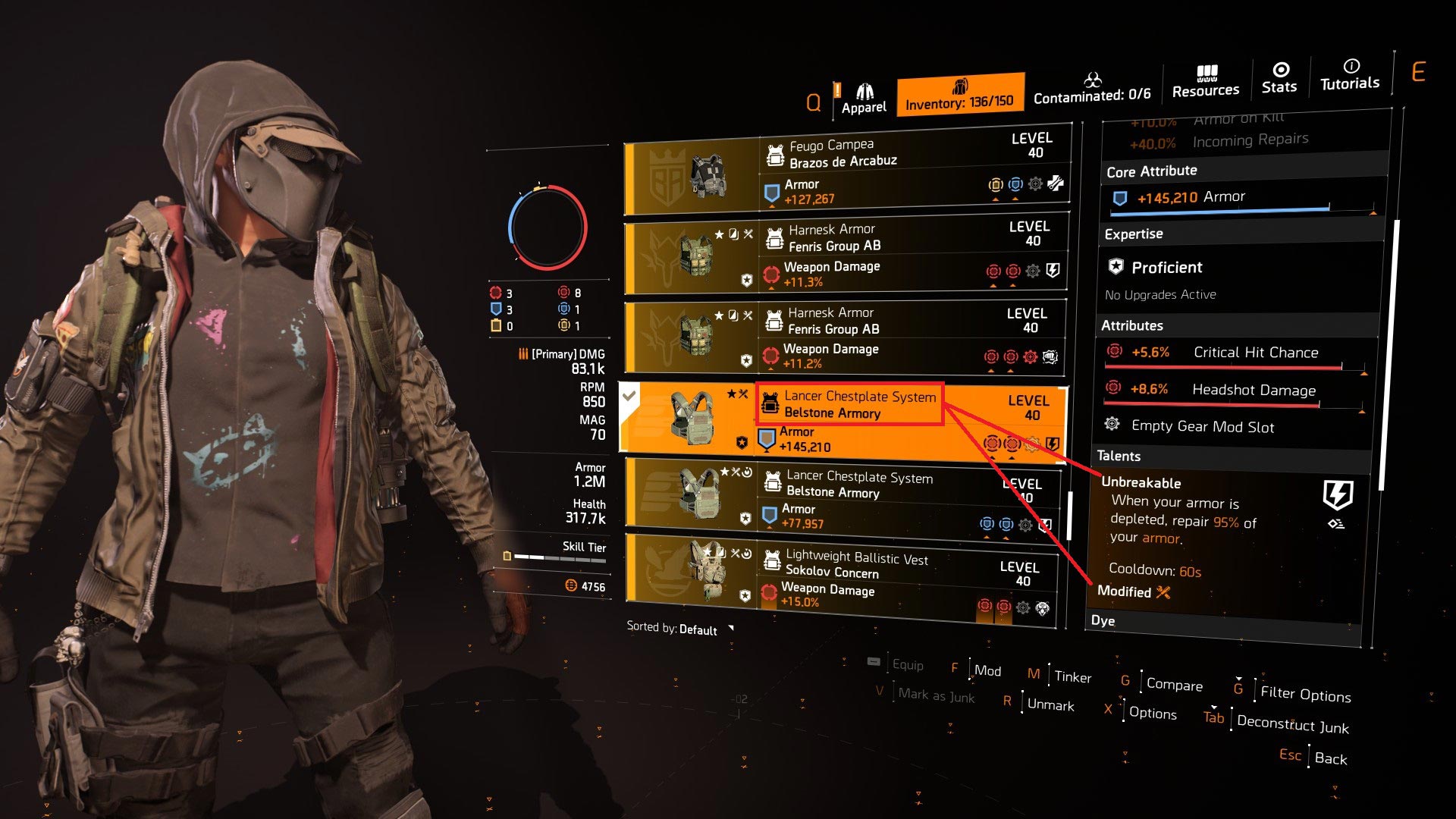Click the Mod action
The width and height of the screenshot is (1456, 819).
987,670
